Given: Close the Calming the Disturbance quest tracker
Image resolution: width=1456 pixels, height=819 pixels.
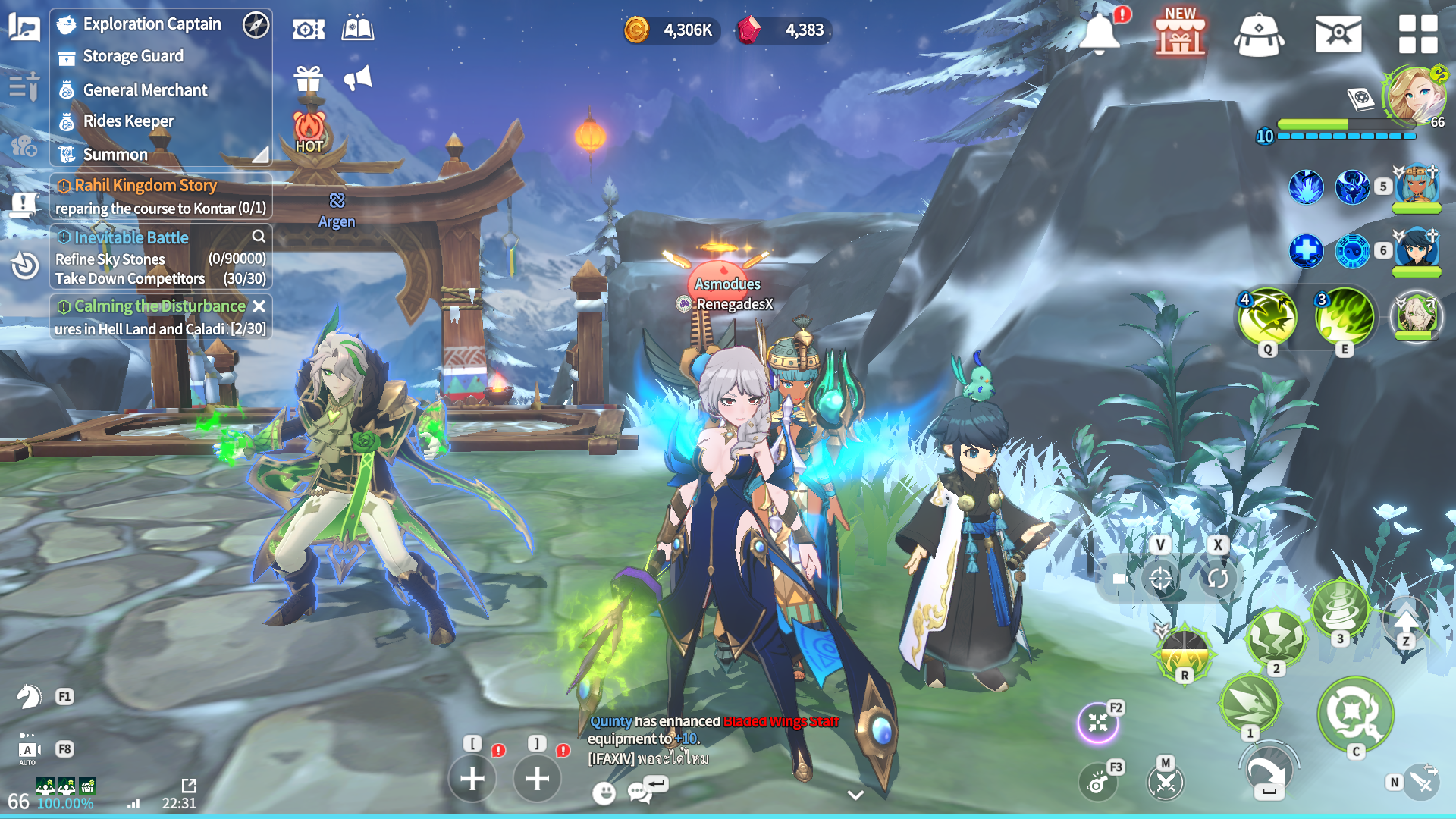Looking at the screenshot, I should point(259,306).
